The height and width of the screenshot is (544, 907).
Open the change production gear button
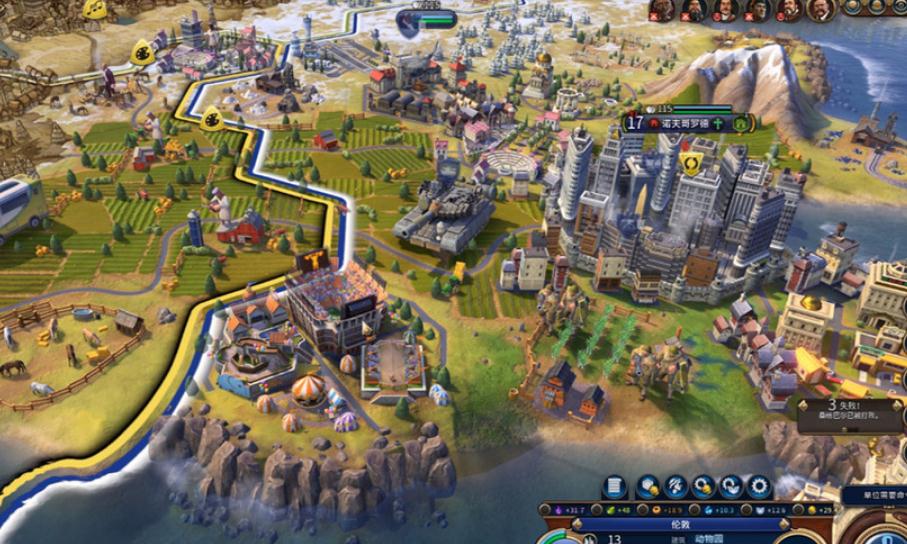(x=759, y=487)
